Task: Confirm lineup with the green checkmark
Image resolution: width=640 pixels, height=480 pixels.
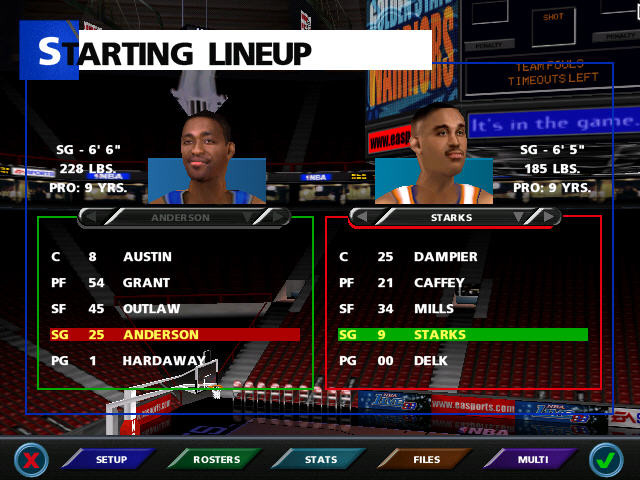Action: click(604, 460)
